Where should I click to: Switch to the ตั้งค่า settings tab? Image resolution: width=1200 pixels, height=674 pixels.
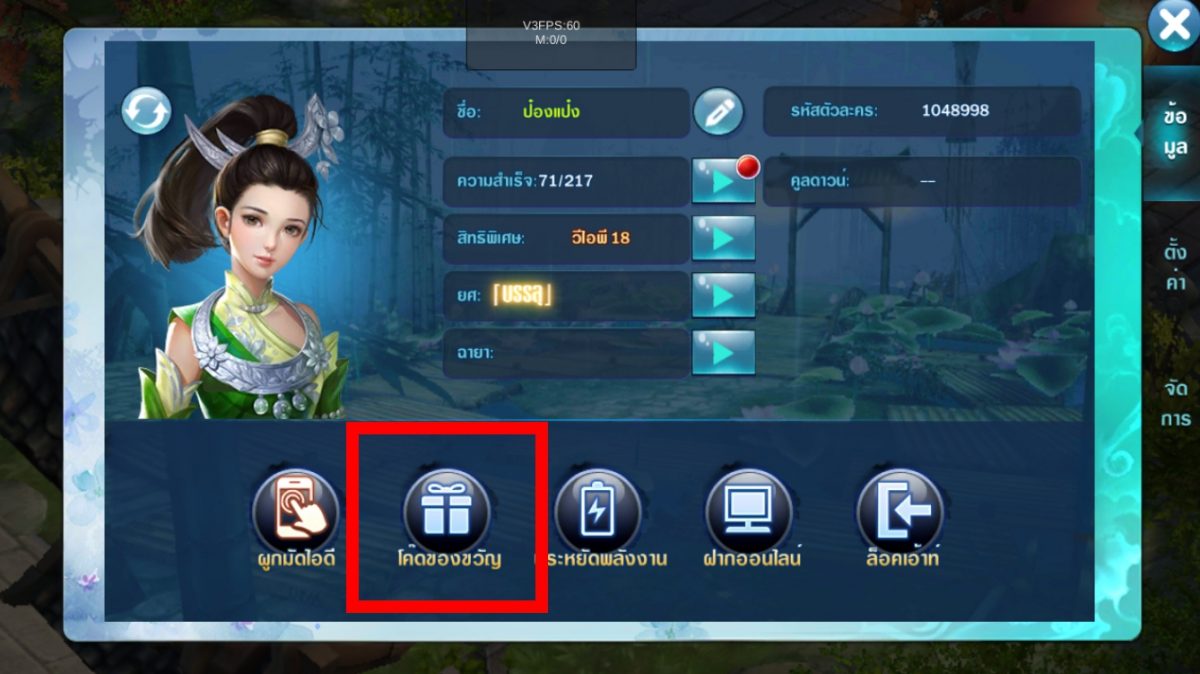pyautogui.click(x=1175, y=266)
